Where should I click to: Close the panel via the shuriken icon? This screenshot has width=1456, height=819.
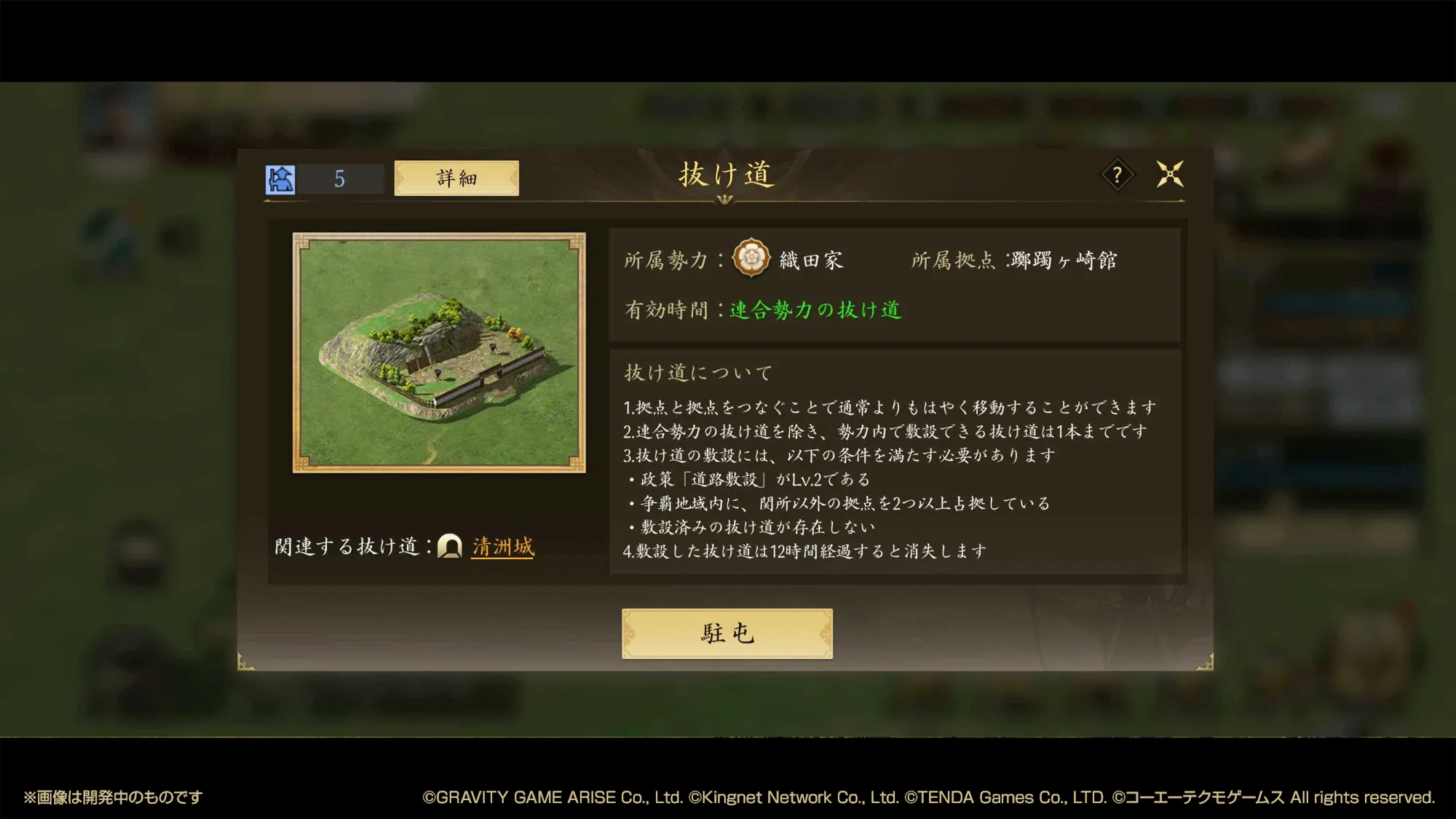1171,173
